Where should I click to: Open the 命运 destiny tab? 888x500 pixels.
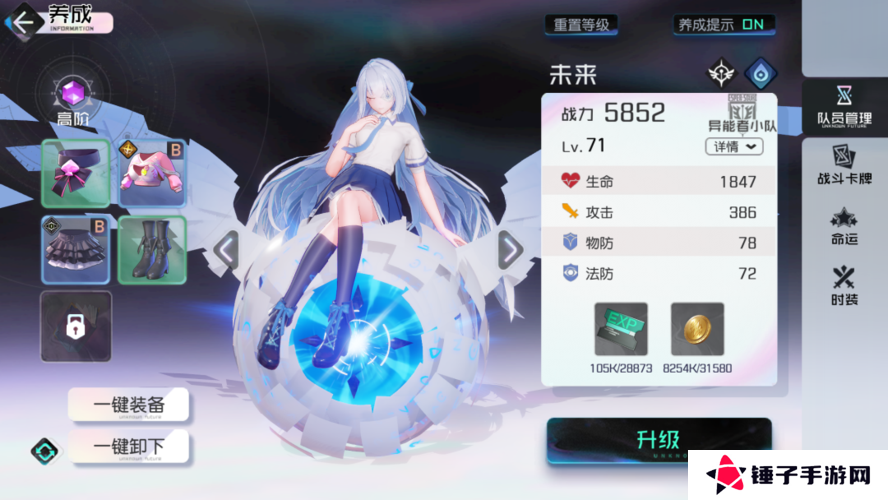tap(844, 226)
